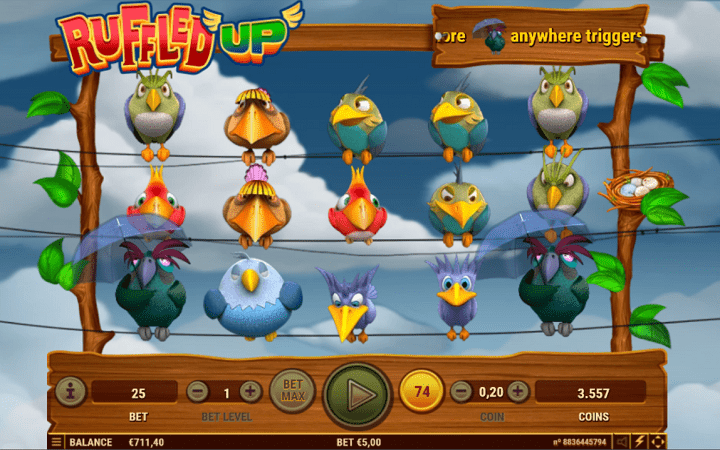Toggle the sound speaker icon

point(622,441)
